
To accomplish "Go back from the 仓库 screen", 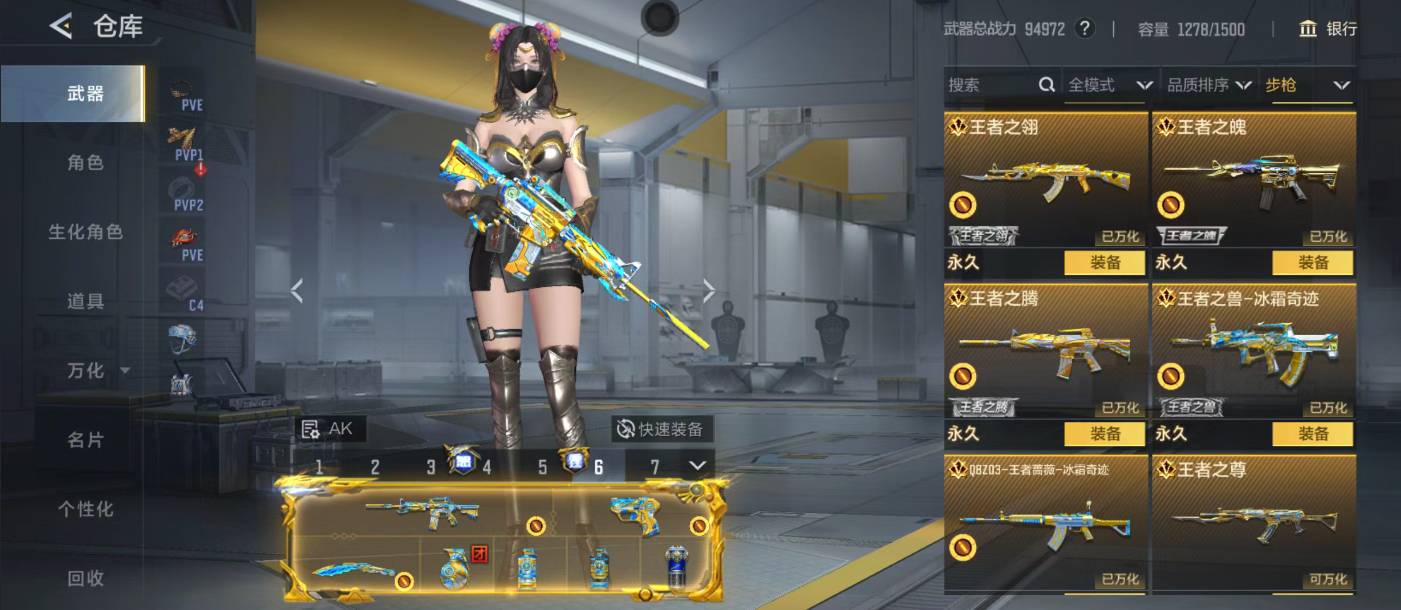I will point(62,26).
